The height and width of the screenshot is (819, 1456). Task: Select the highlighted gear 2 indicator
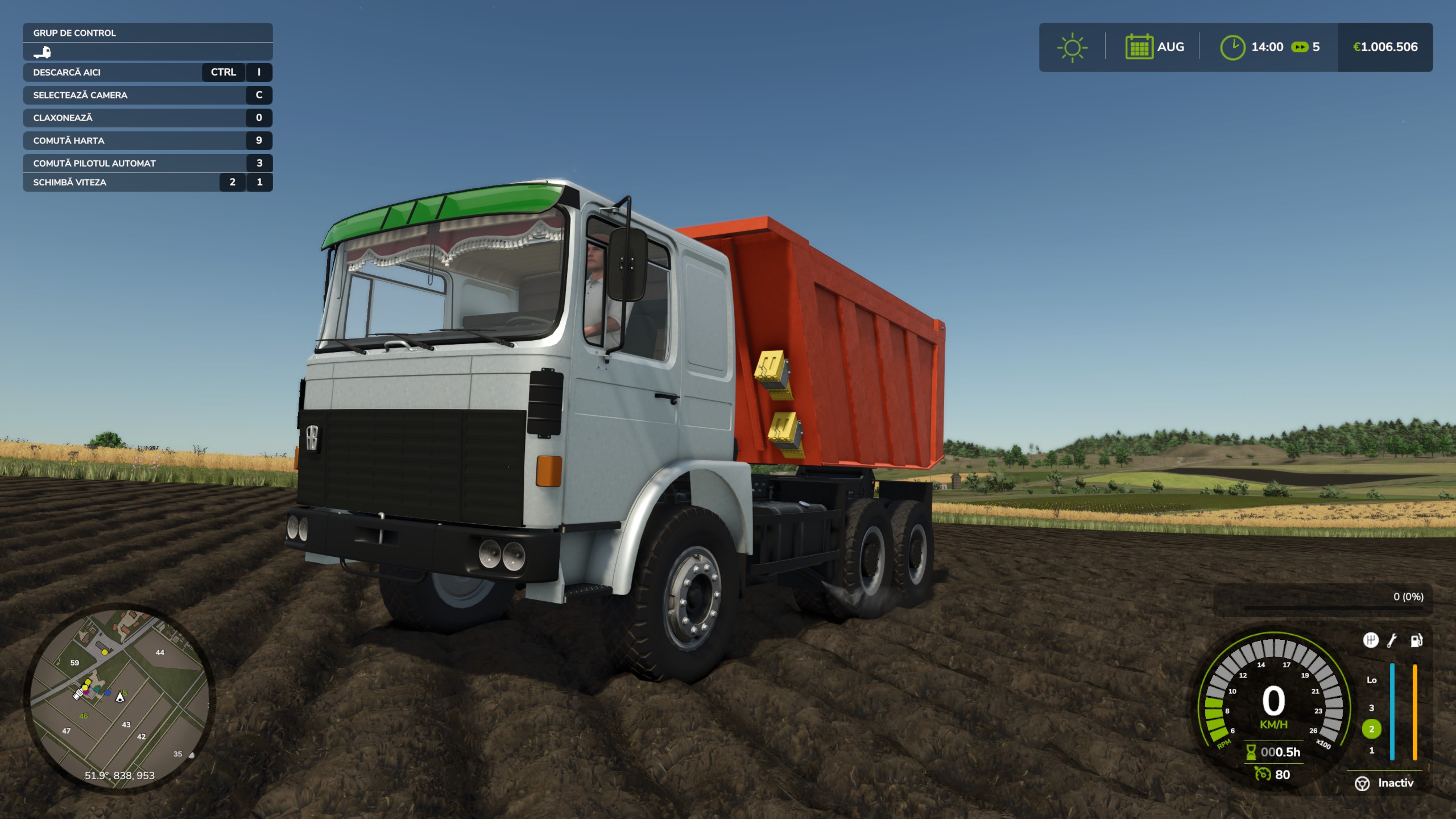[x=1371, y=729]
